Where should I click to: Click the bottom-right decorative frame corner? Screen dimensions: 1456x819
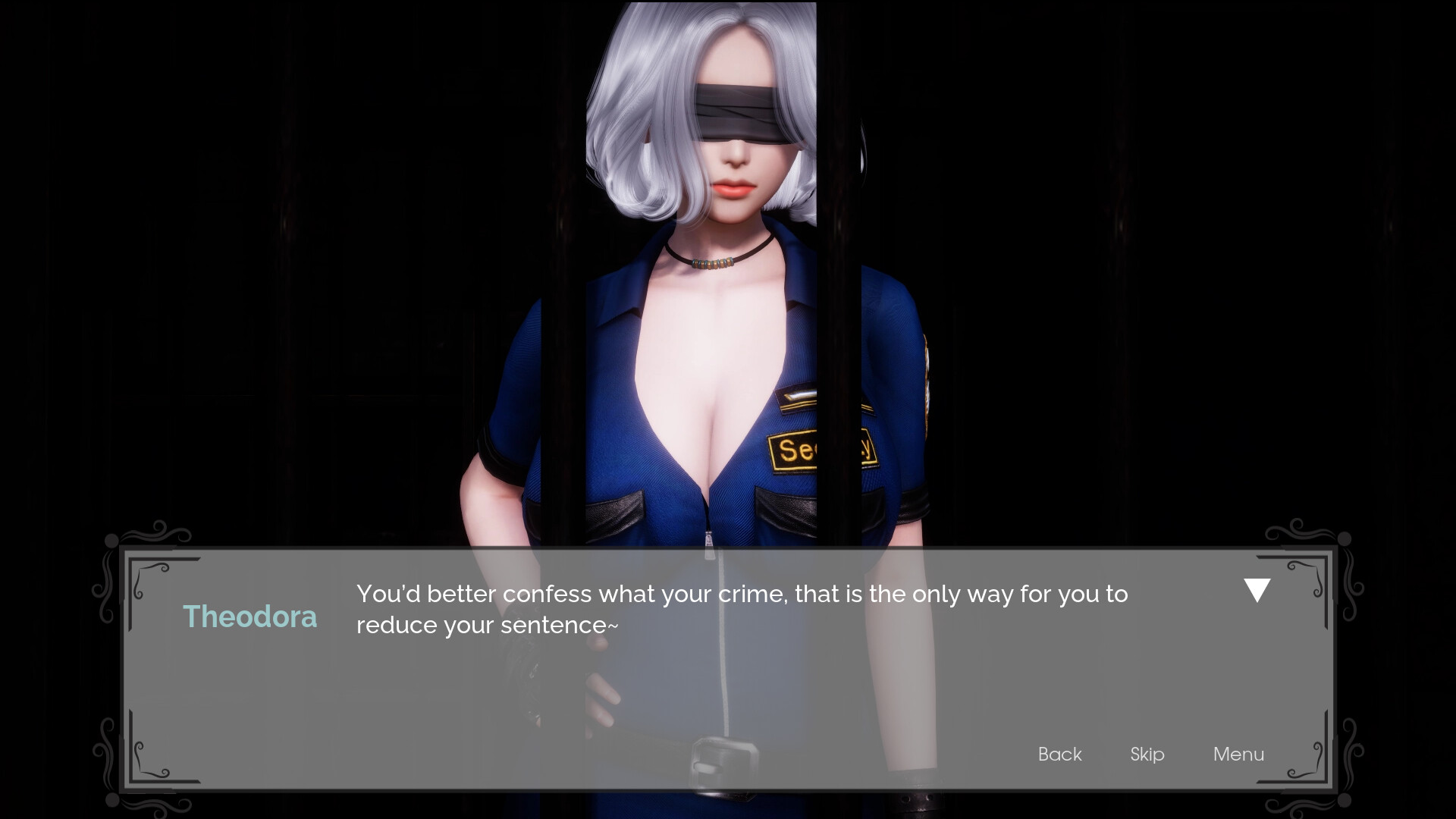pos(1306,758)
